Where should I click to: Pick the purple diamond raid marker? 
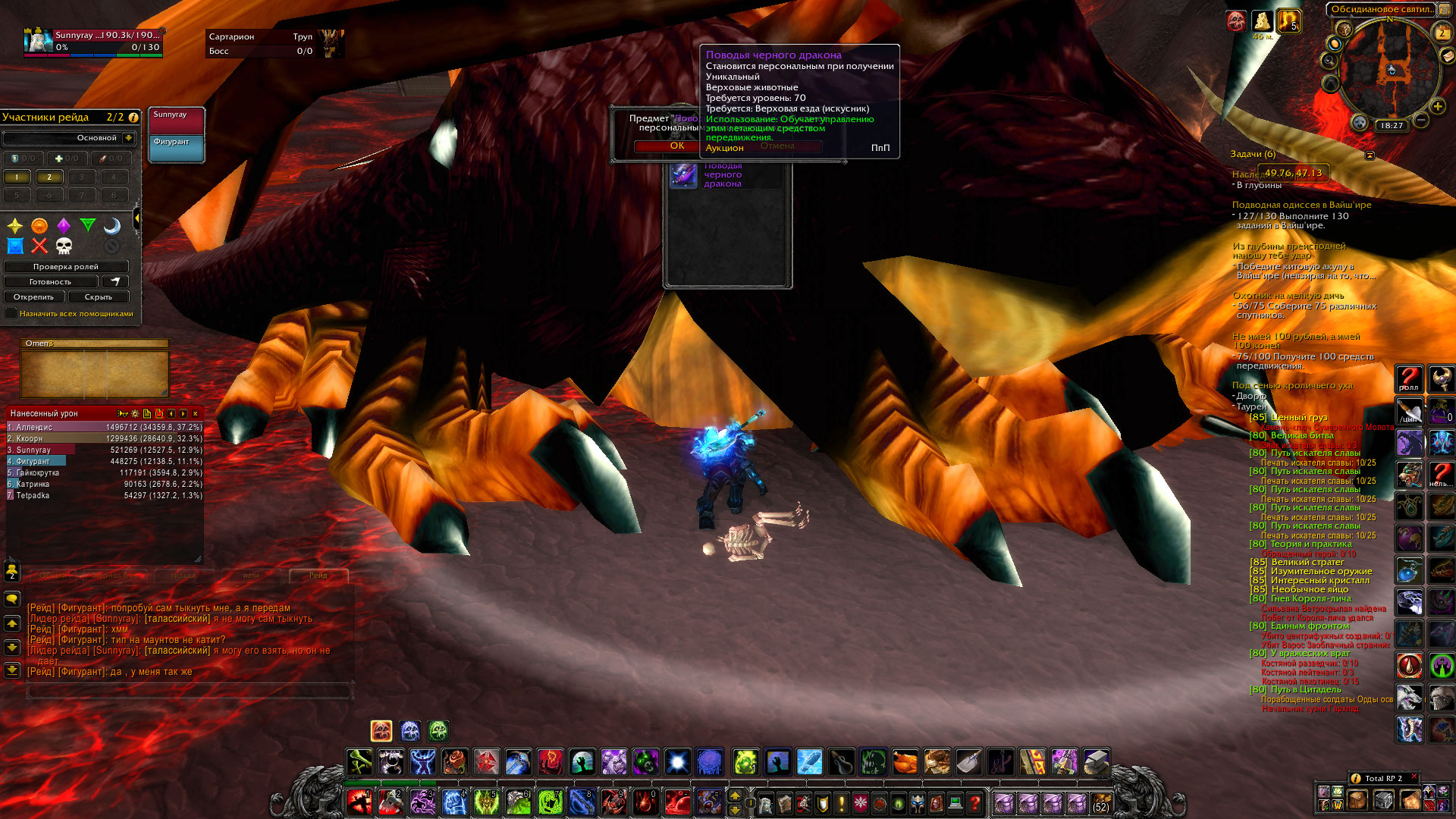[64, 226]
